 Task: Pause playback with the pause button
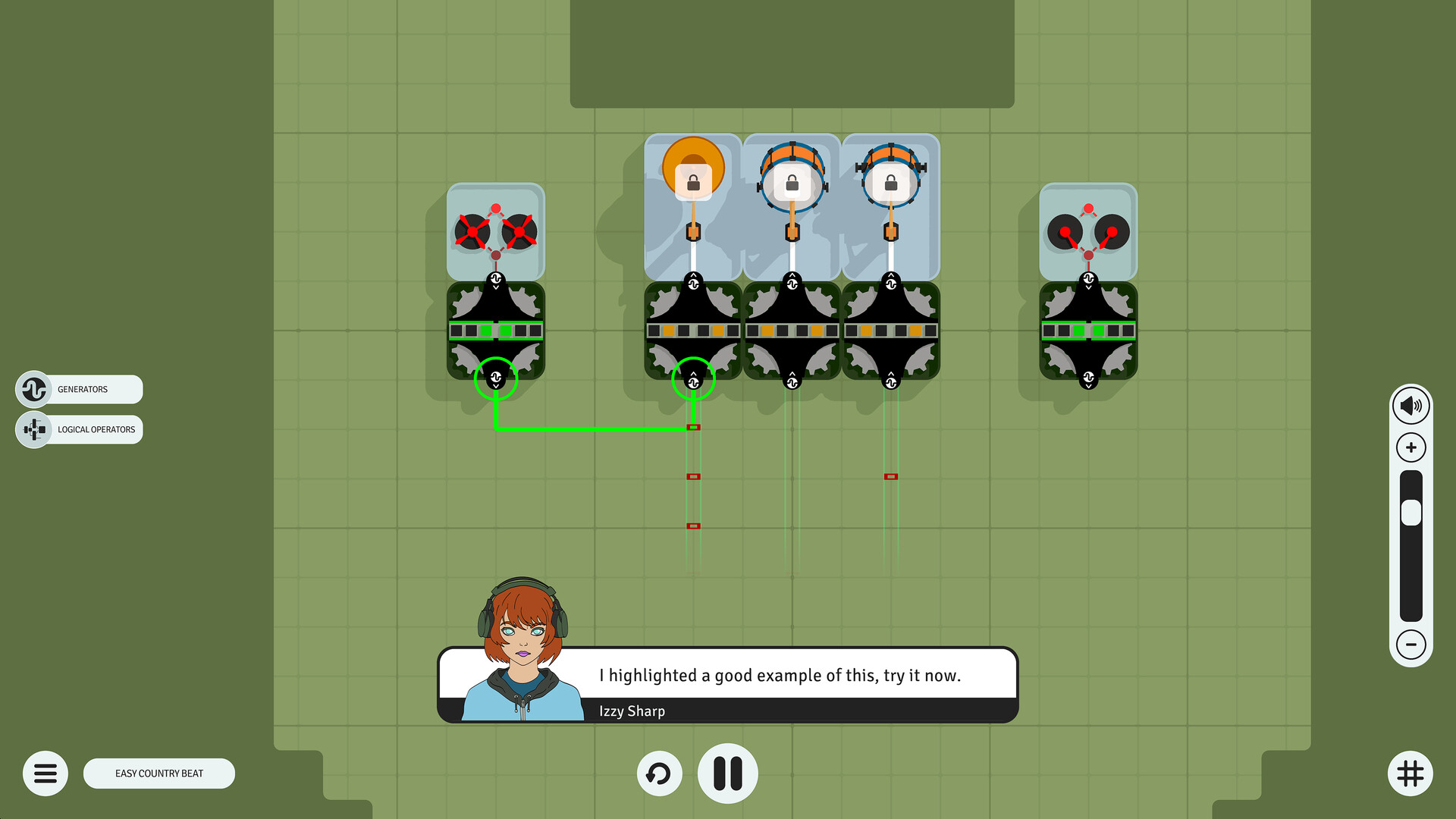pyautogui.click(x=727, y=773)
